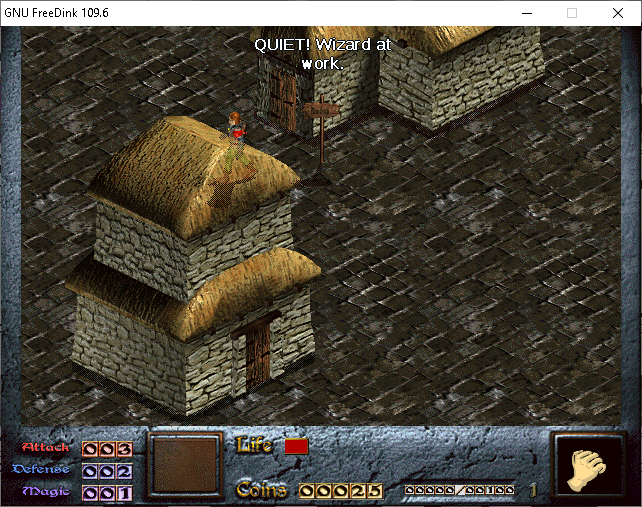This screenshot has height=507, width=642.
Task: Click the empty brown magic slot
Action: click(x=185, y=464)
